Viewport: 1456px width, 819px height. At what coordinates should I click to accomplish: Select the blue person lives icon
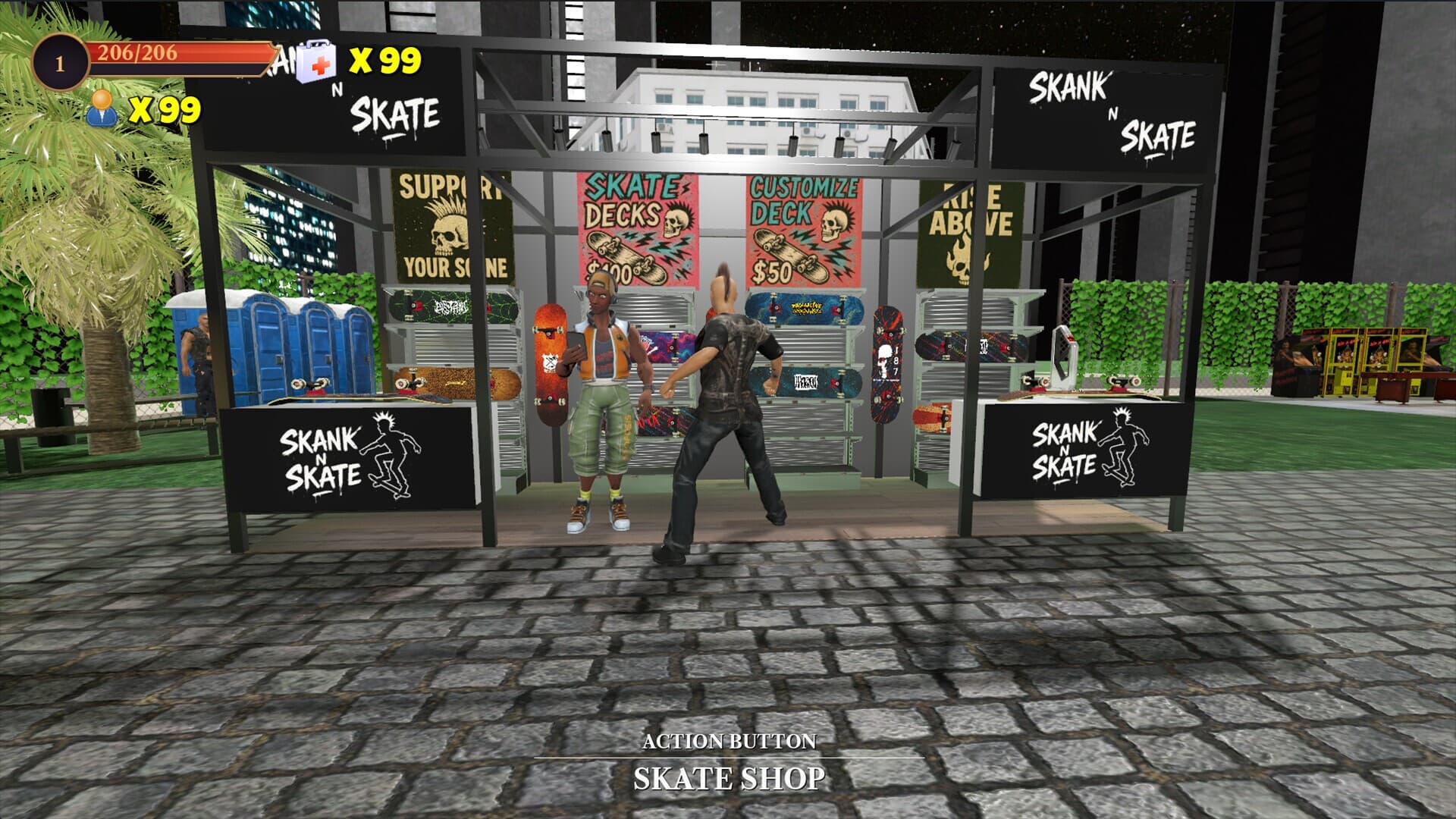(102, 111)
